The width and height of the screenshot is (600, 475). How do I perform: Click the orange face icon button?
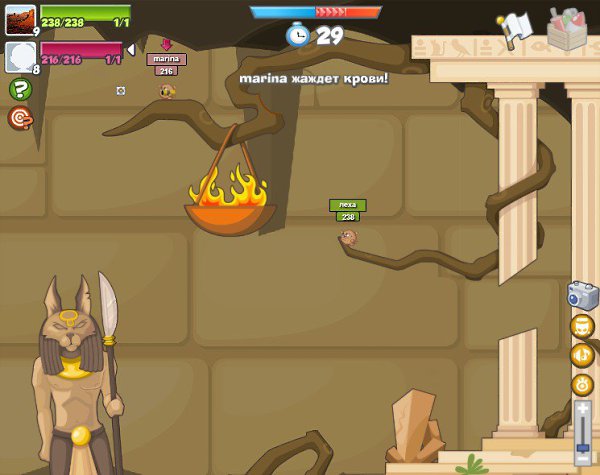582,326
